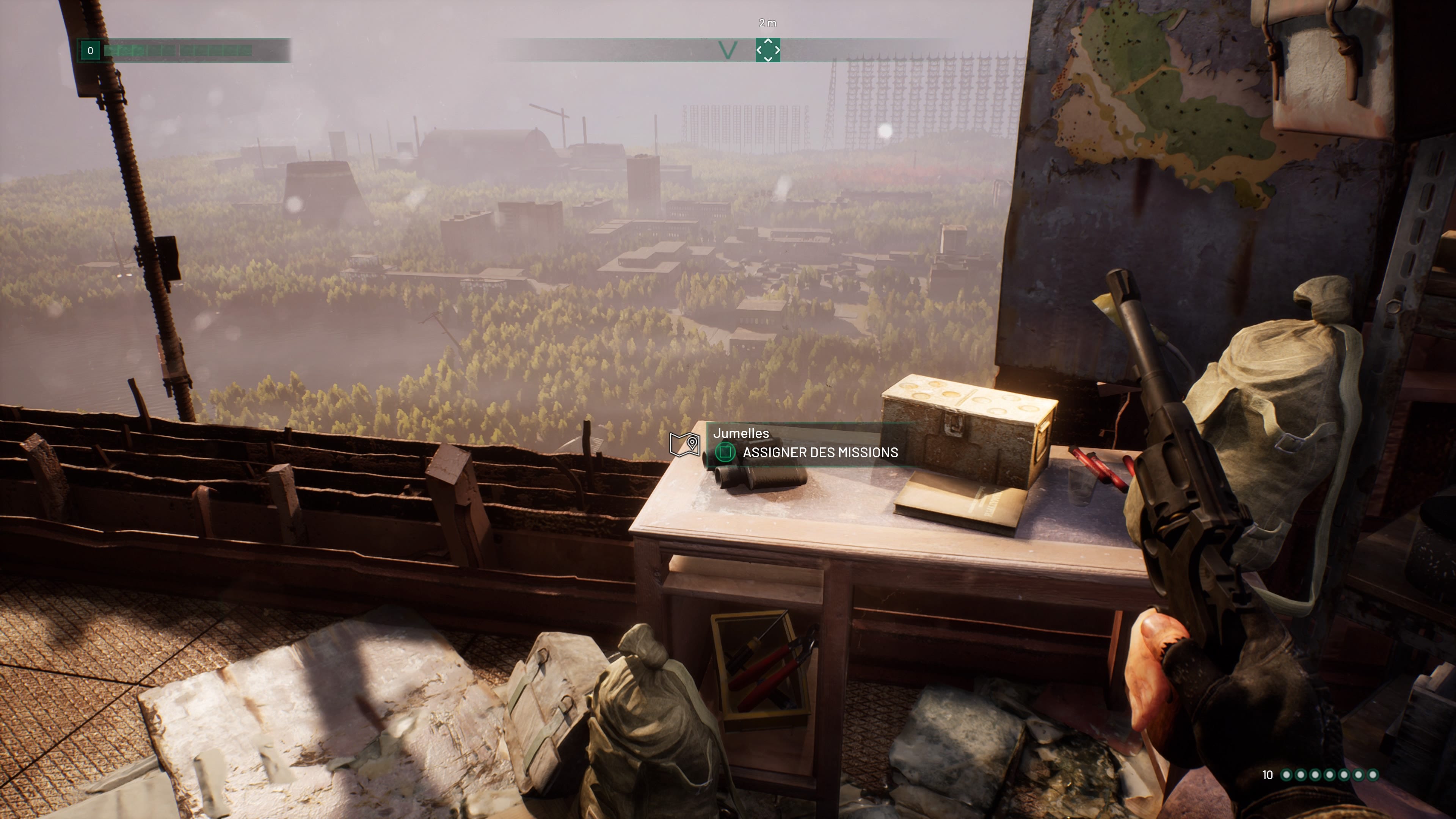Select the objective marker on the compass
This screenshot has width=1456, height=819.
(767, 50)
